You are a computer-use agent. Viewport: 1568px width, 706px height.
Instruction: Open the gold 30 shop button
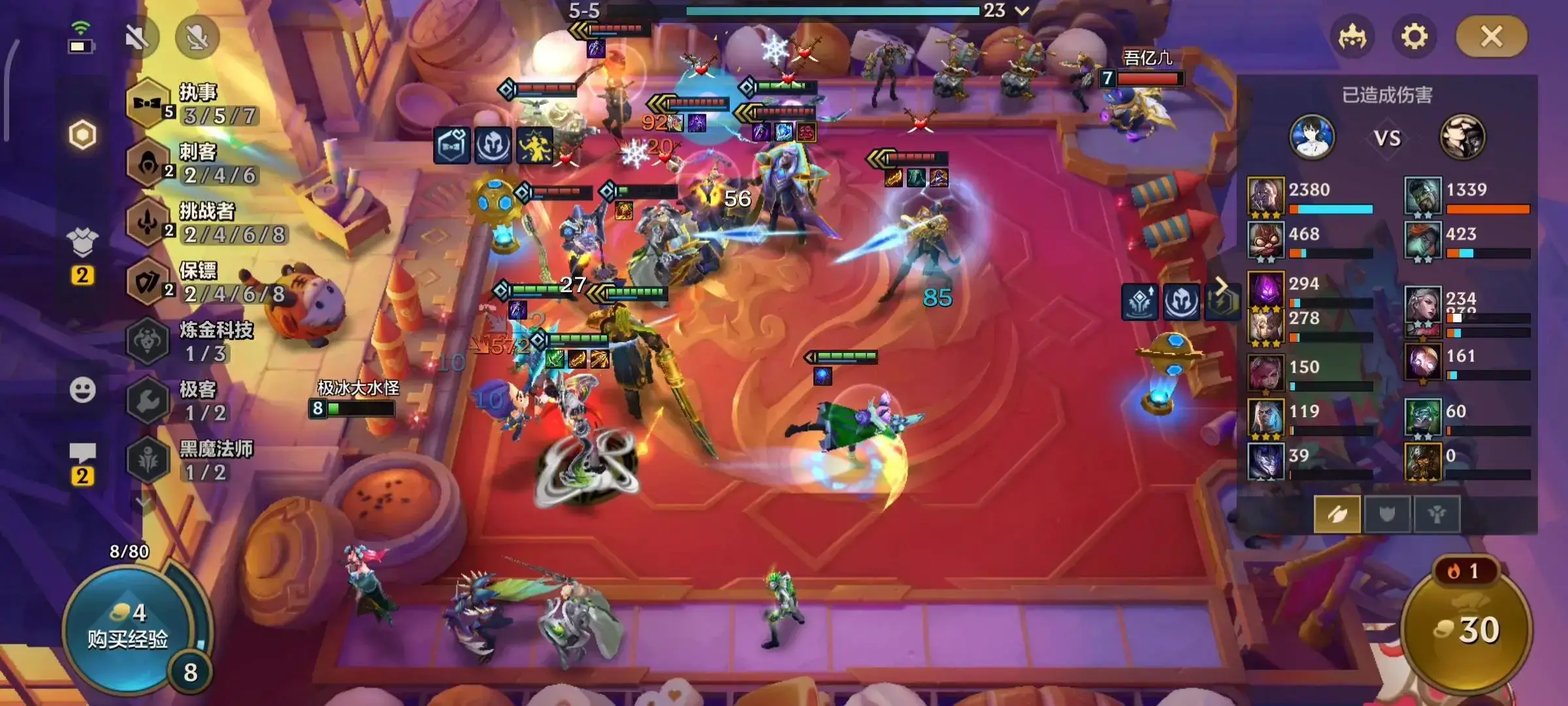[1467, 630]
